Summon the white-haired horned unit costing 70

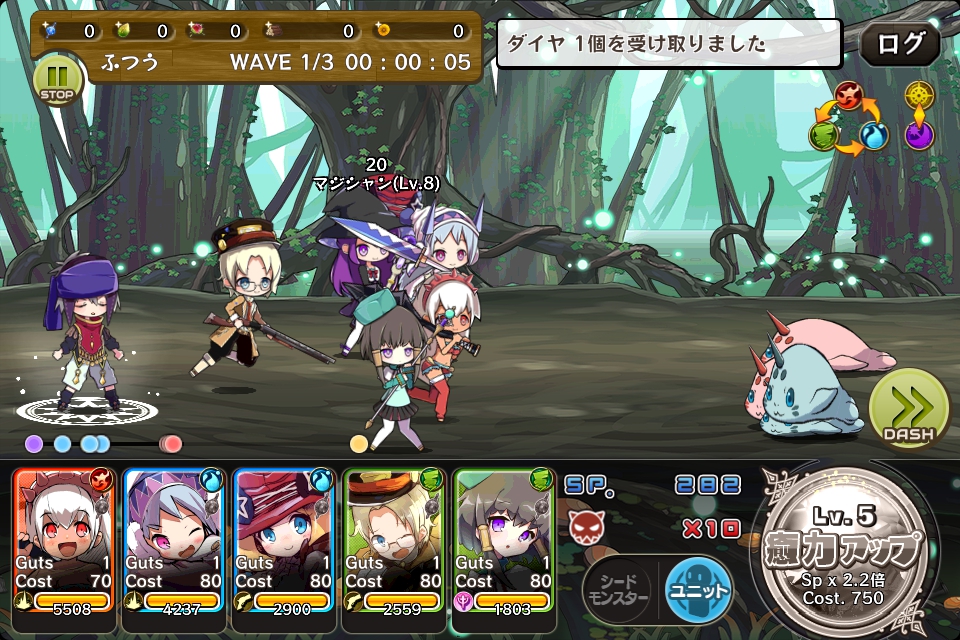pos(65,539)
